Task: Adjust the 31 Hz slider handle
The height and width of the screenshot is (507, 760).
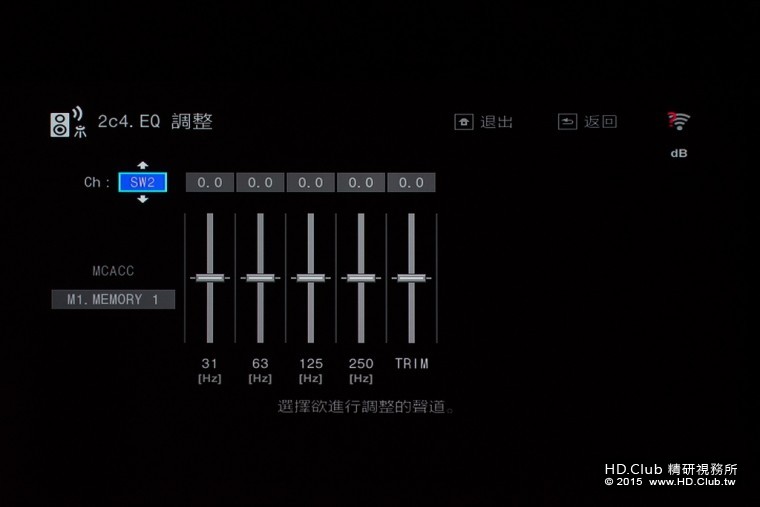Action: coord(210,277)
